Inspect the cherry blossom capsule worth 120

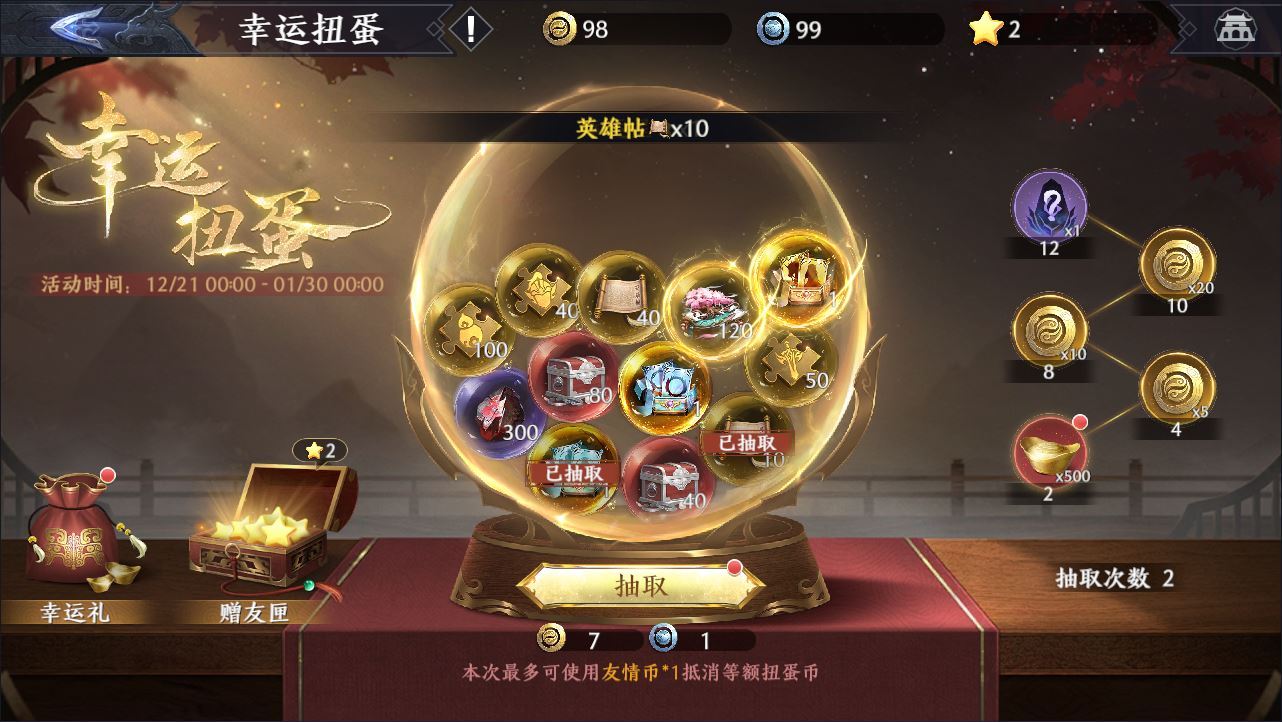[x=710, y=304]
